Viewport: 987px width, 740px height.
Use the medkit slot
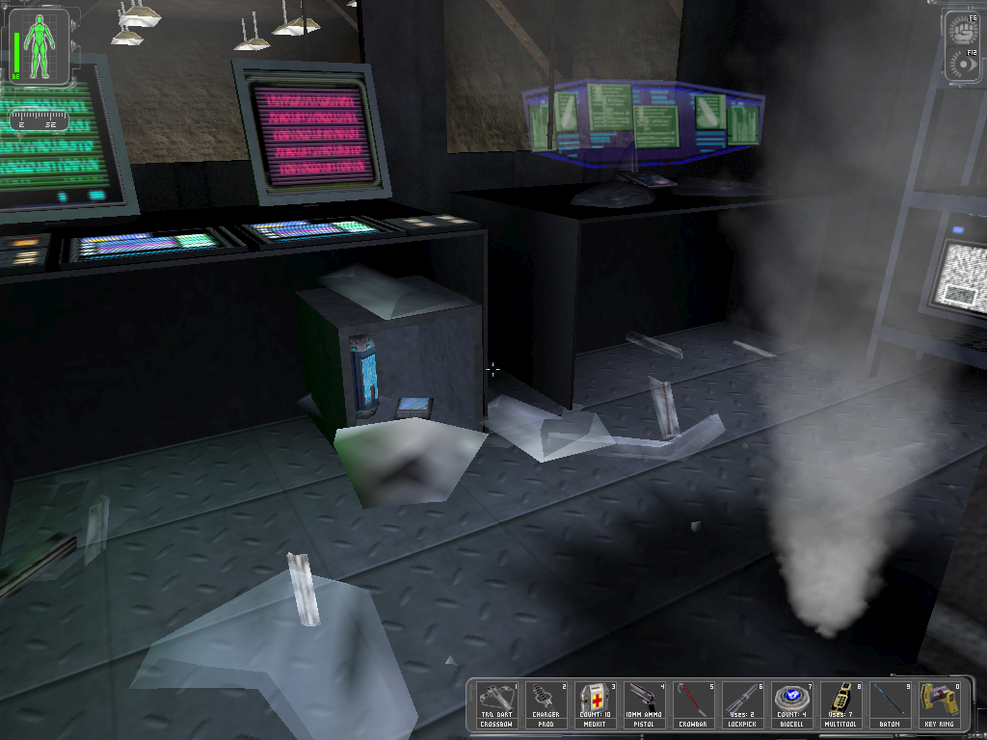pos(595,703)
